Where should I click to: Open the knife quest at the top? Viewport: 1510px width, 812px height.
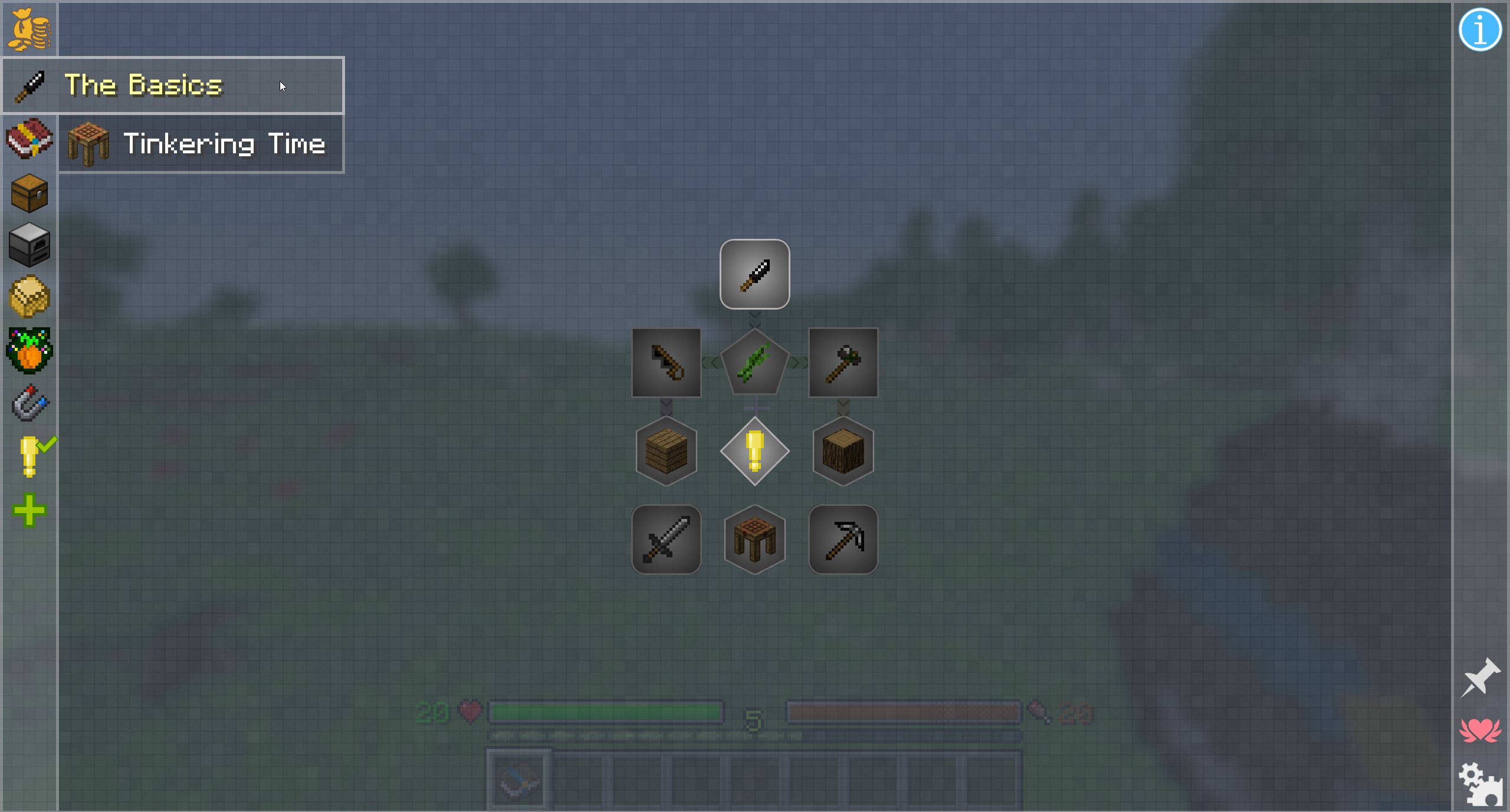pyautogui.click(x=754, y=274)
